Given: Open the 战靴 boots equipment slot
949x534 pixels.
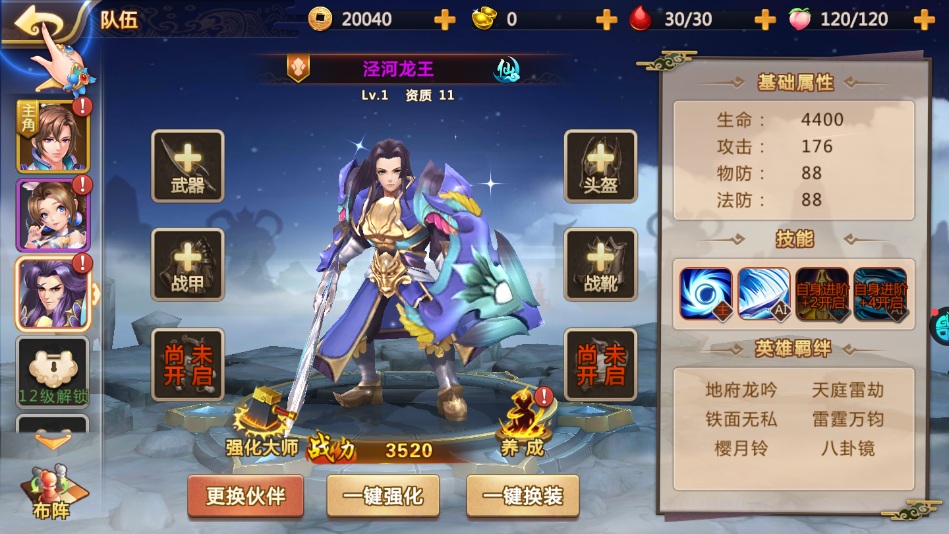Looking at the screenshot, I should point(600,264).
